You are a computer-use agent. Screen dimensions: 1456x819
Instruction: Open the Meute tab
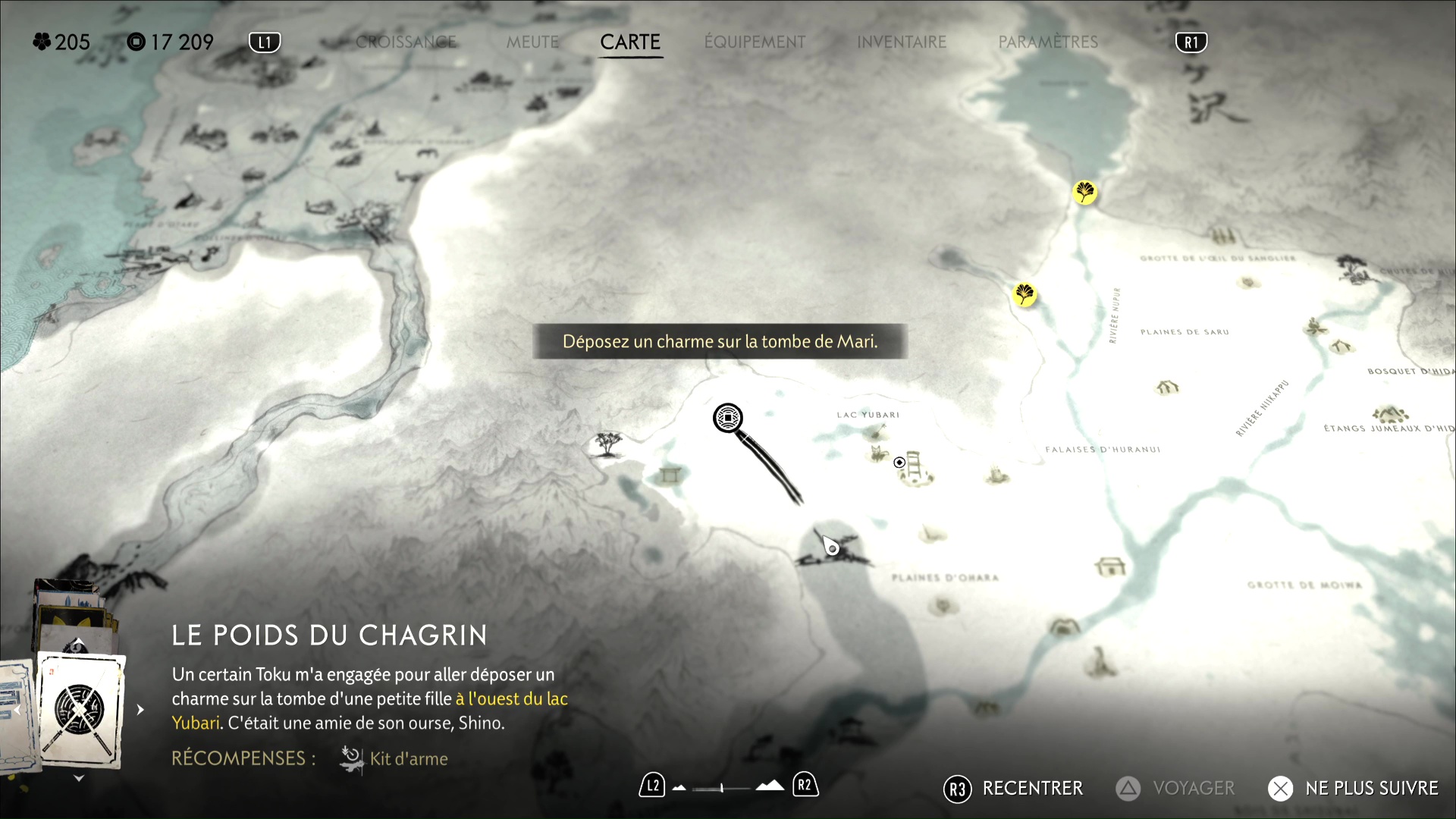pyautogui.click(x=532, y=42)
